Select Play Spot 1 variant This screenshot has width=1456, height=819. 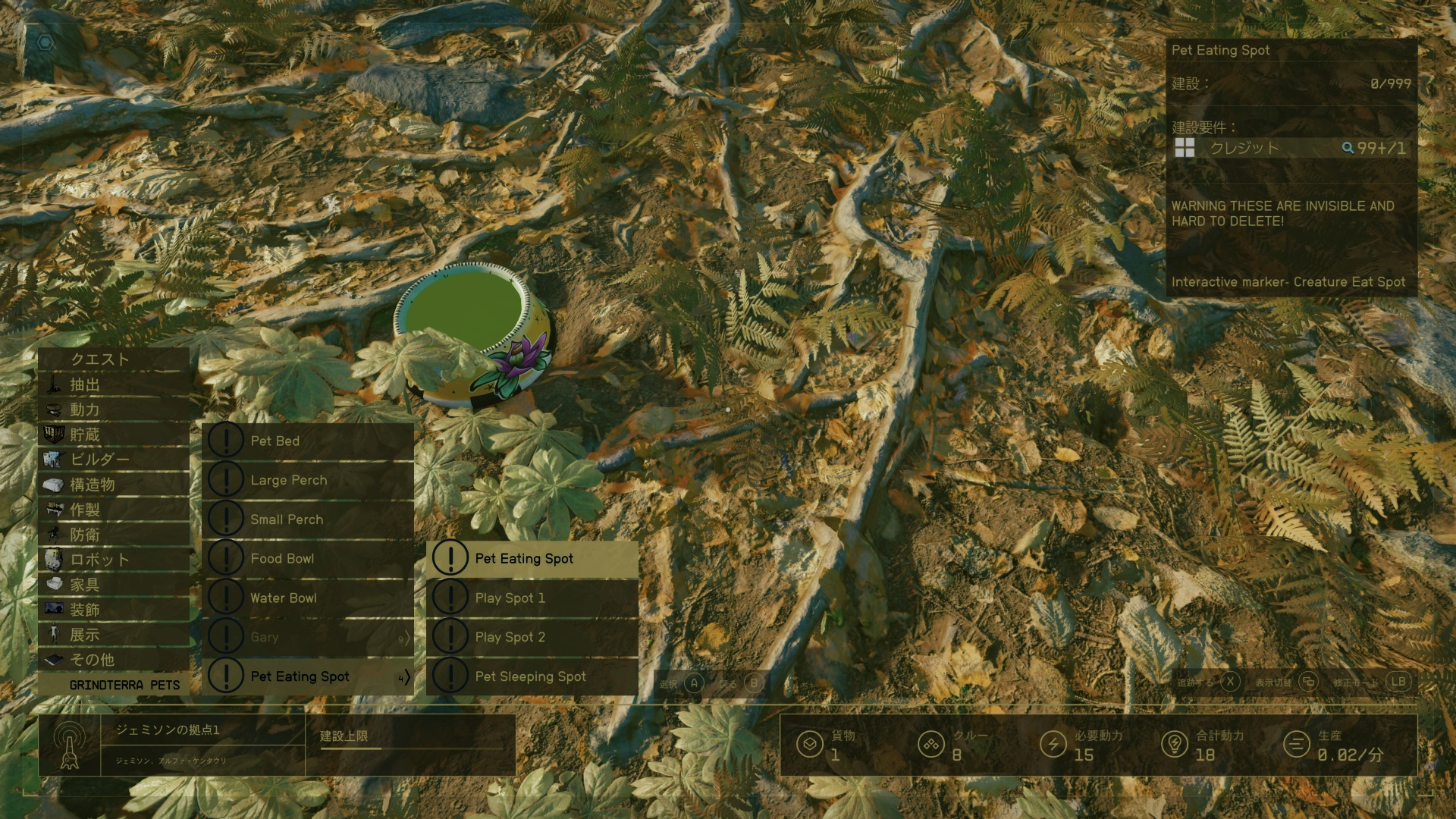coord(532,598)
